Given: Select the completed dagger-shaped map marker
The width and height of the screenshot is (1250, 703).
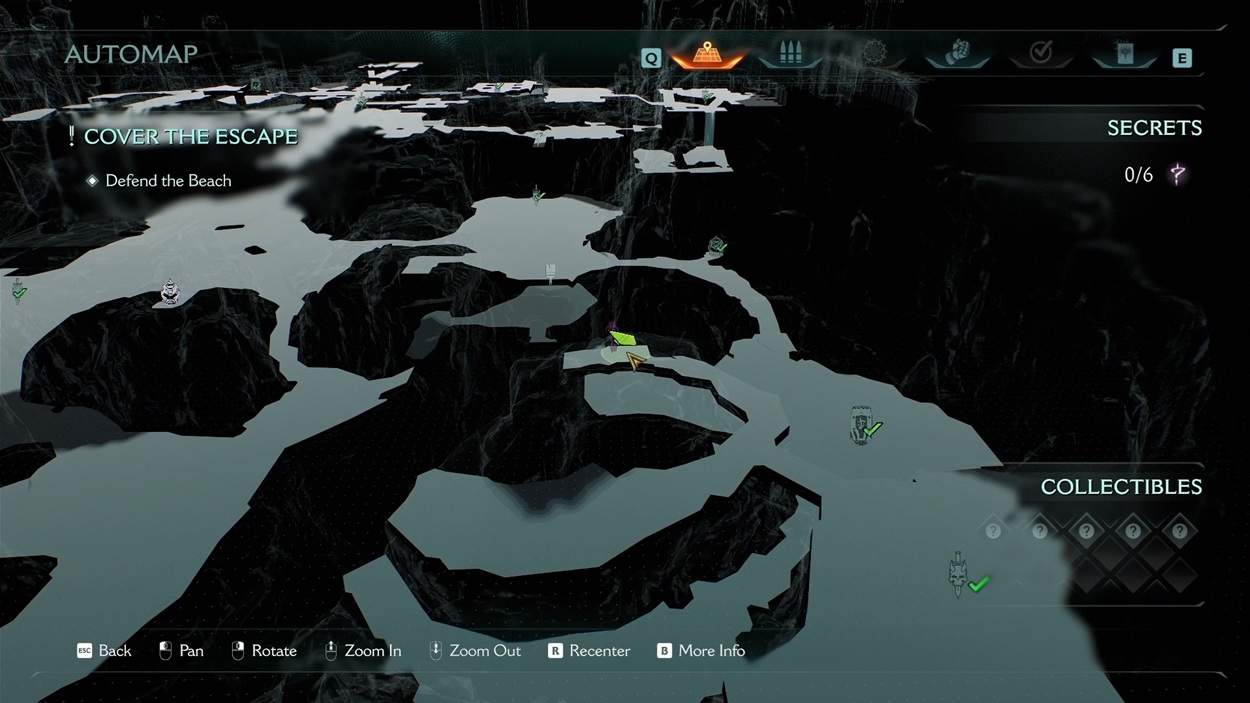Looking at the screenshot, I should 958,574.
